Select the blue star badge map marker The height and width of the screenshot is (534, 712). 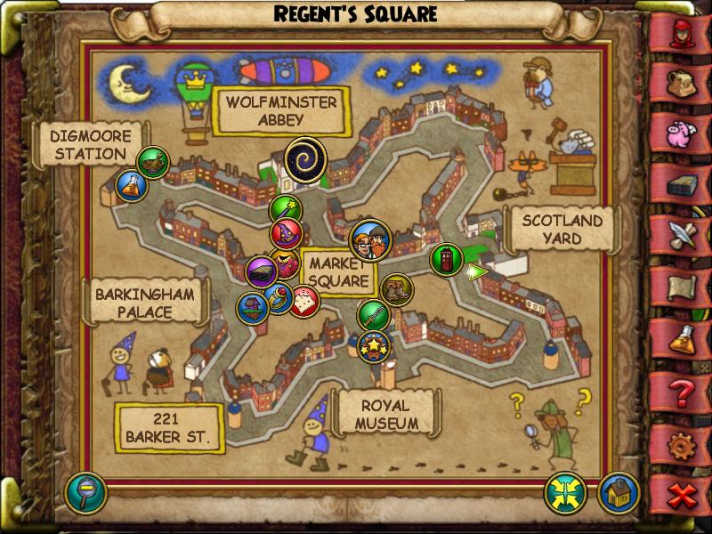pos(374,347)
